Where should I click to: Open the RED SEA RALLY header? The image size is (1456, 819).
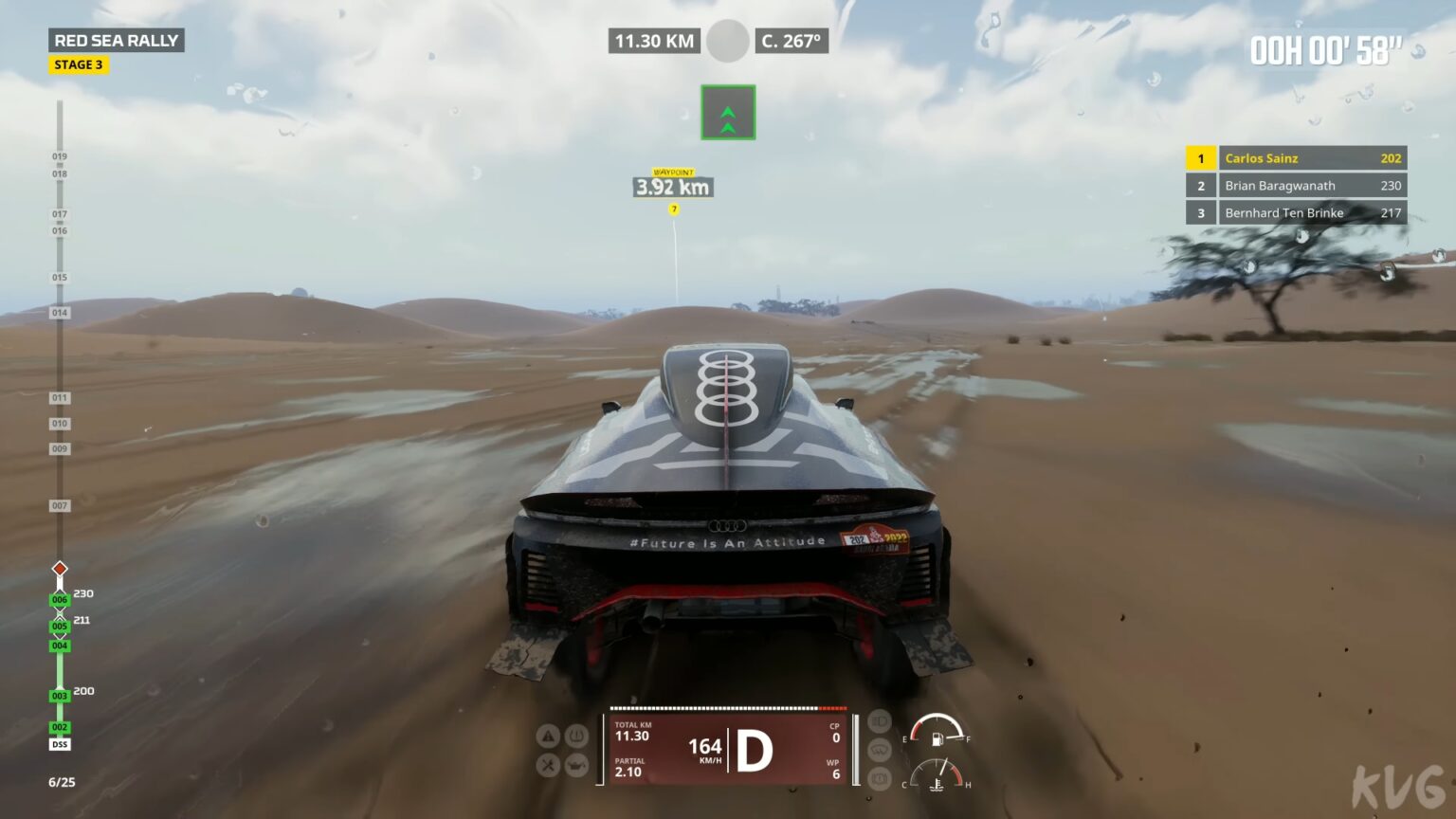point(117,41)
